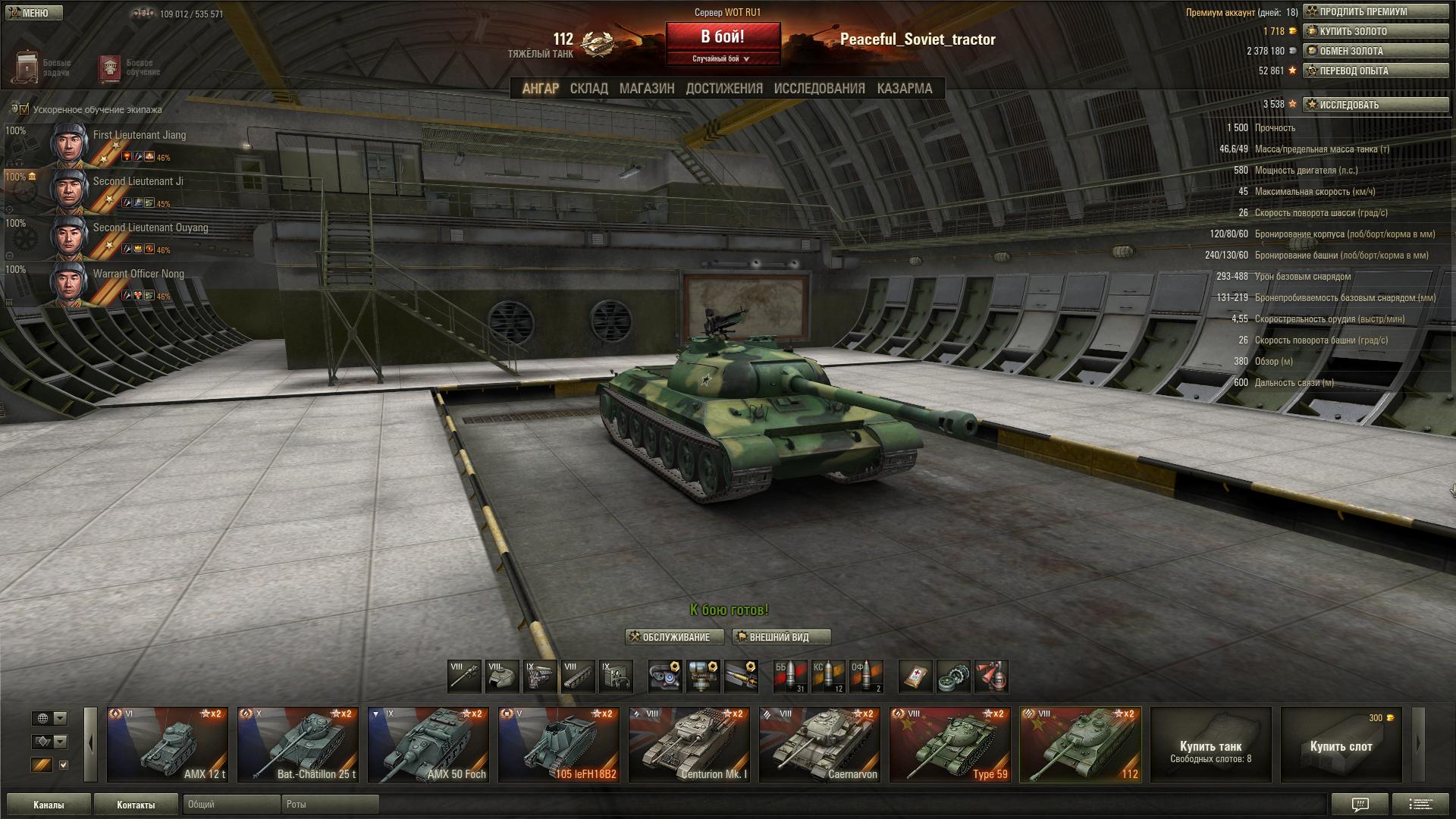The width and height of the screenshot is (1456, 819).
Task: Show the КАЗАРМА barracks tab
Action: [904, 89]
